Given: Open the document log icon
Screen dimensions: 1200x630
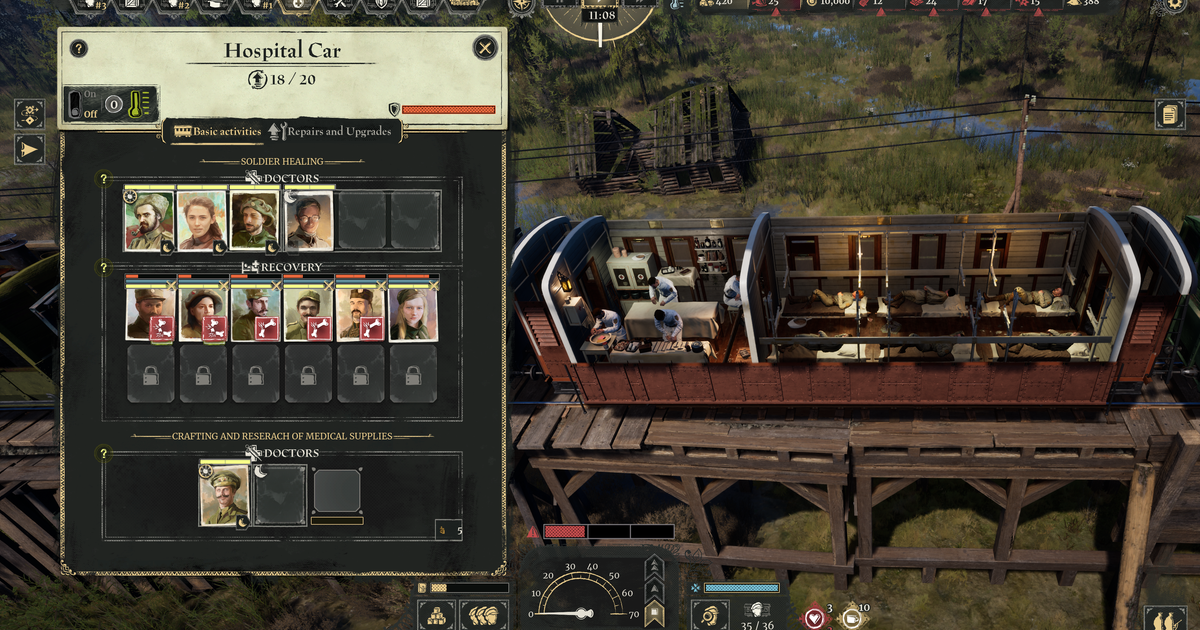Looking at the screenshot, I should [x=1169, y=113].
